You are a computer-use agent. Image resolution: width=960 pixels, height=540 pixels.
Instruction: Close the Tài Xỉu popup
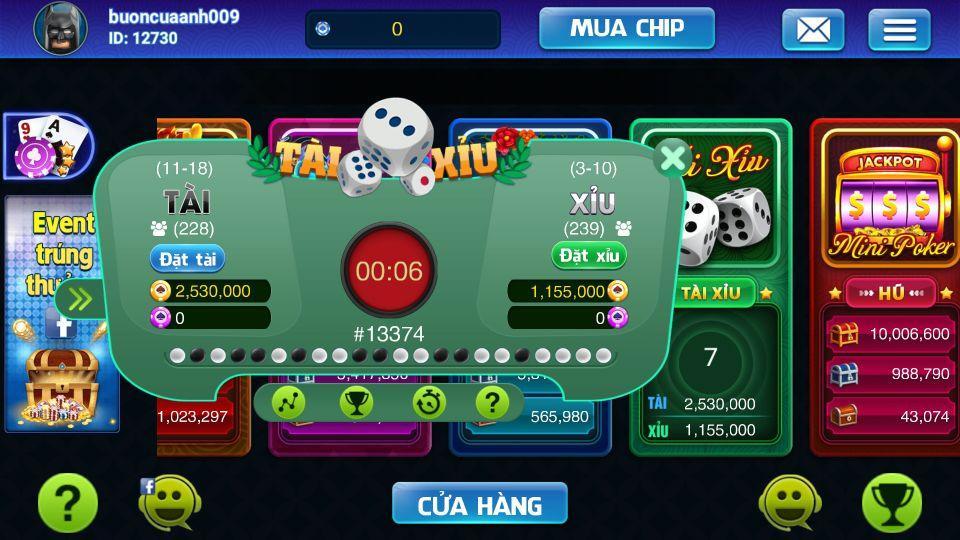(x=673, y=158)
